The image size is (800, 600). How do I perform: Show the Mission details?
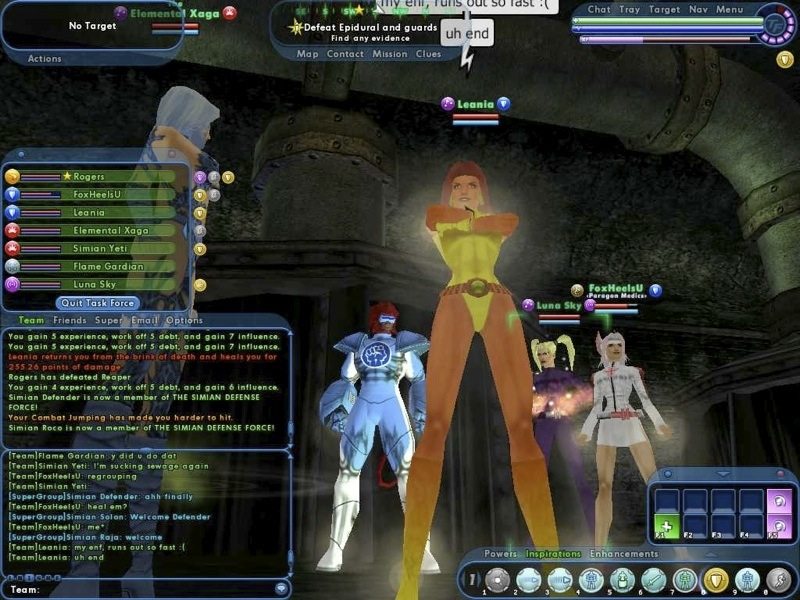[390, 54]
